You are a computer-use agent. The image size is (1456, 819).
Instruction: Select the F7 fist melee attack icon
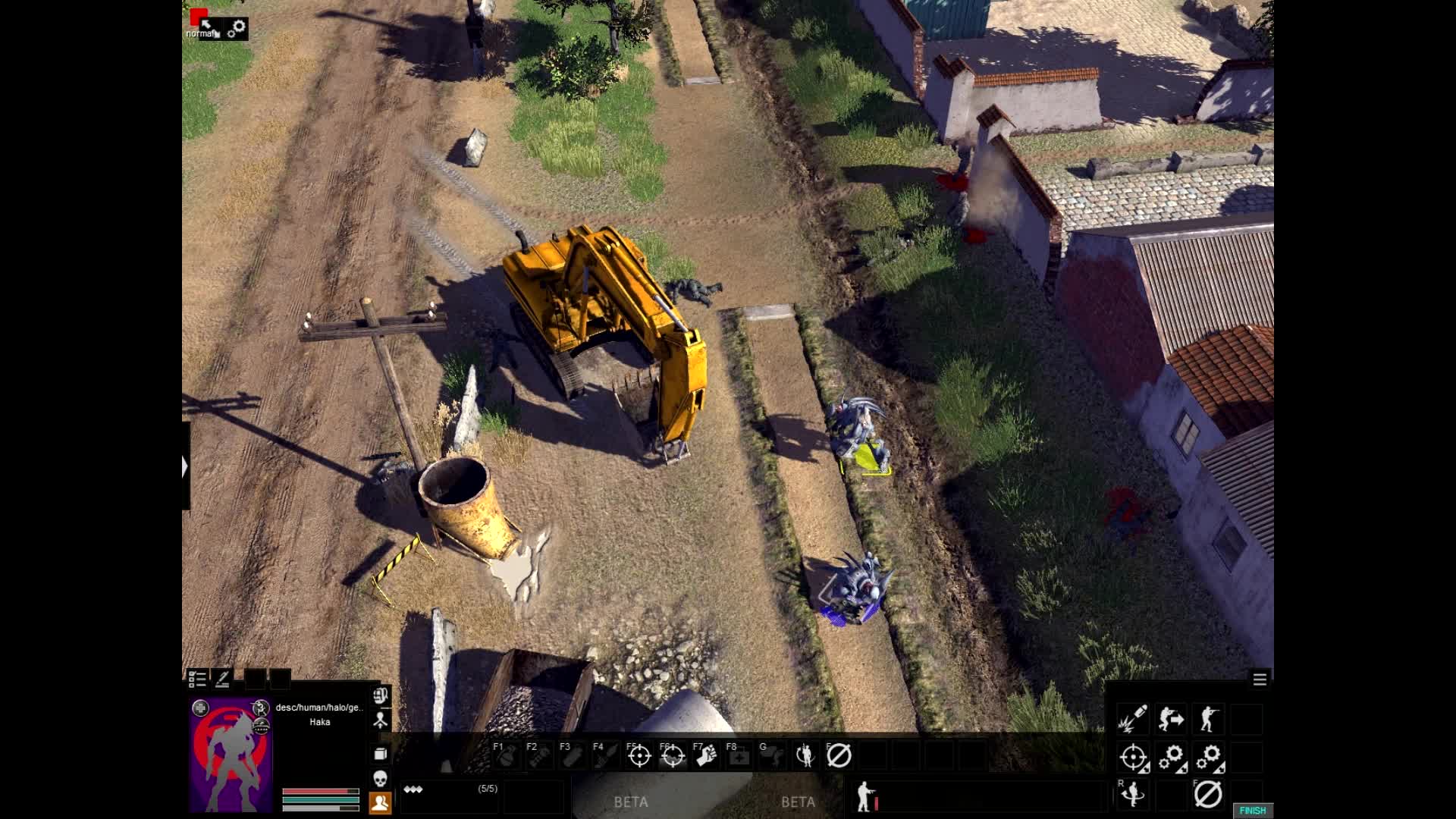coord(704,756)
